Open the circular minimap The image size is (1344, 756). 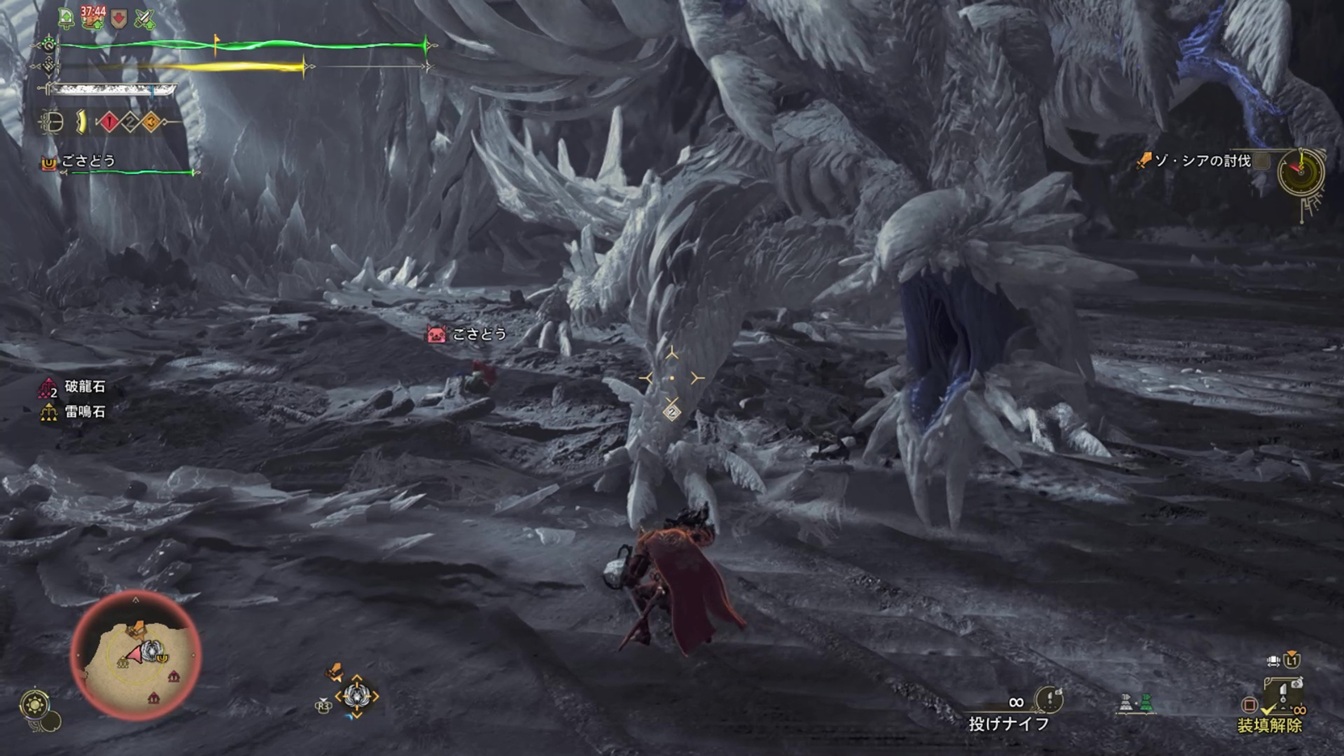pos(135,655)
